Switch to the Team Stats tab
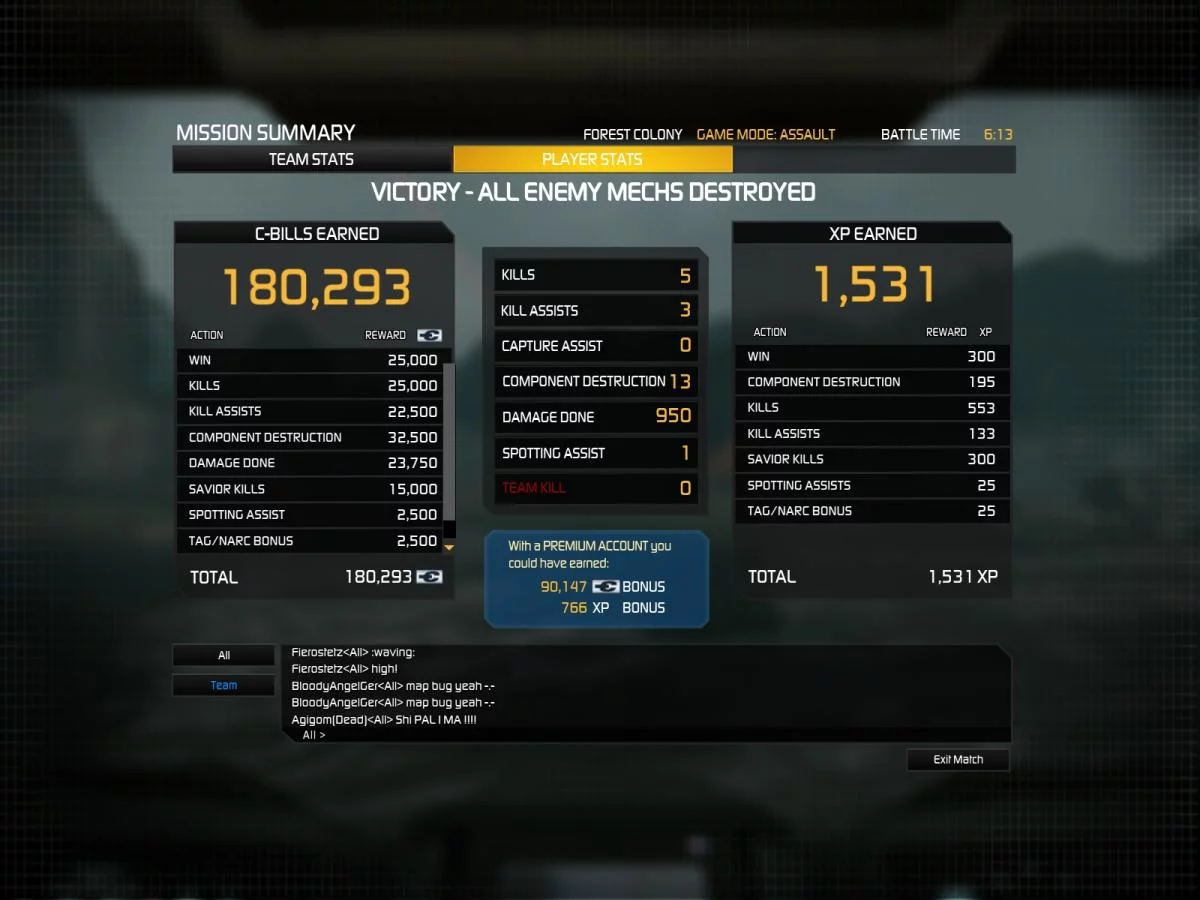1200x900 pixels. [311, 159]
